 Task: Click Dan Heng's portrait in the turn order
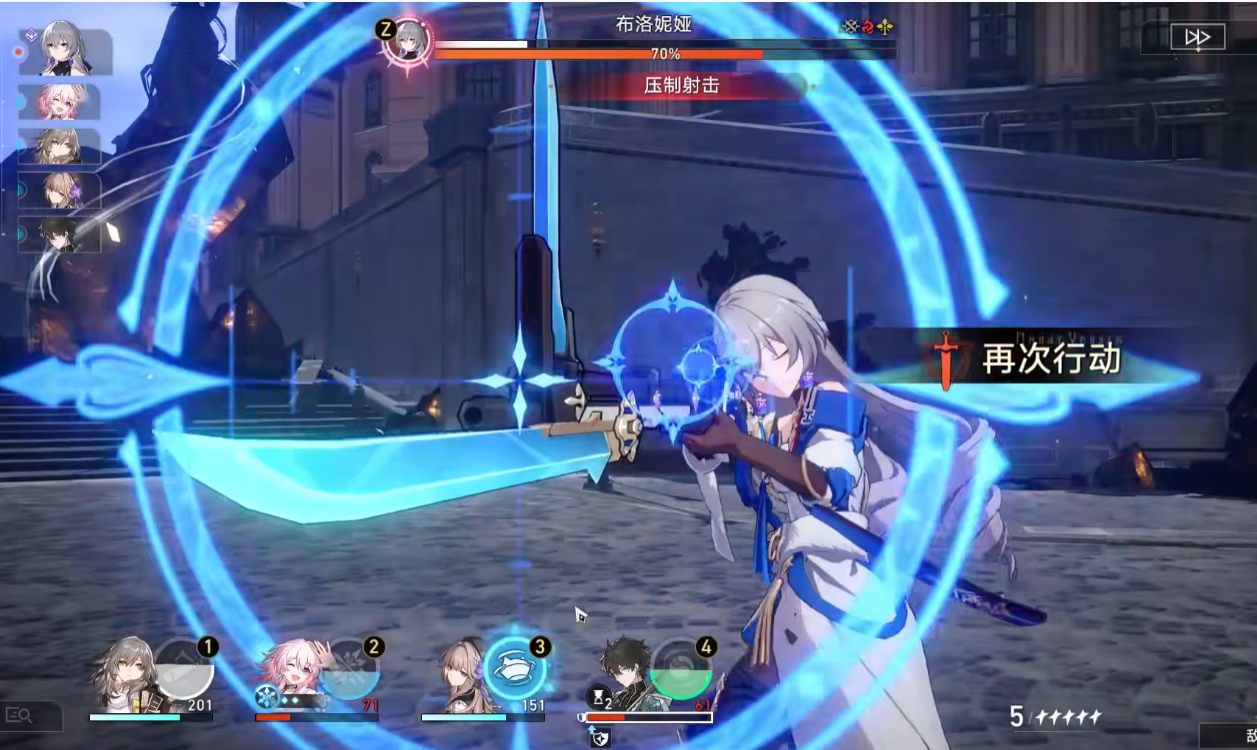click(60, 234)
